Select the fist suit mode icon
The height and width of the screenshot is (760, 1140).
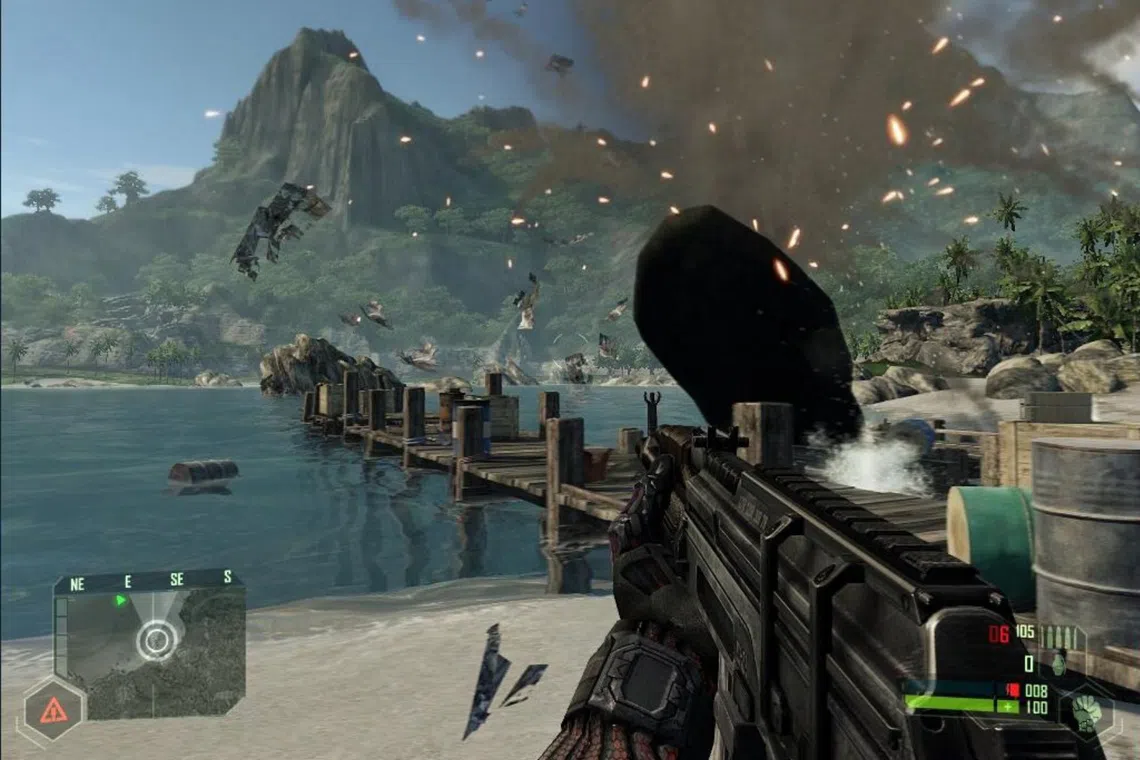point(1087,712)
